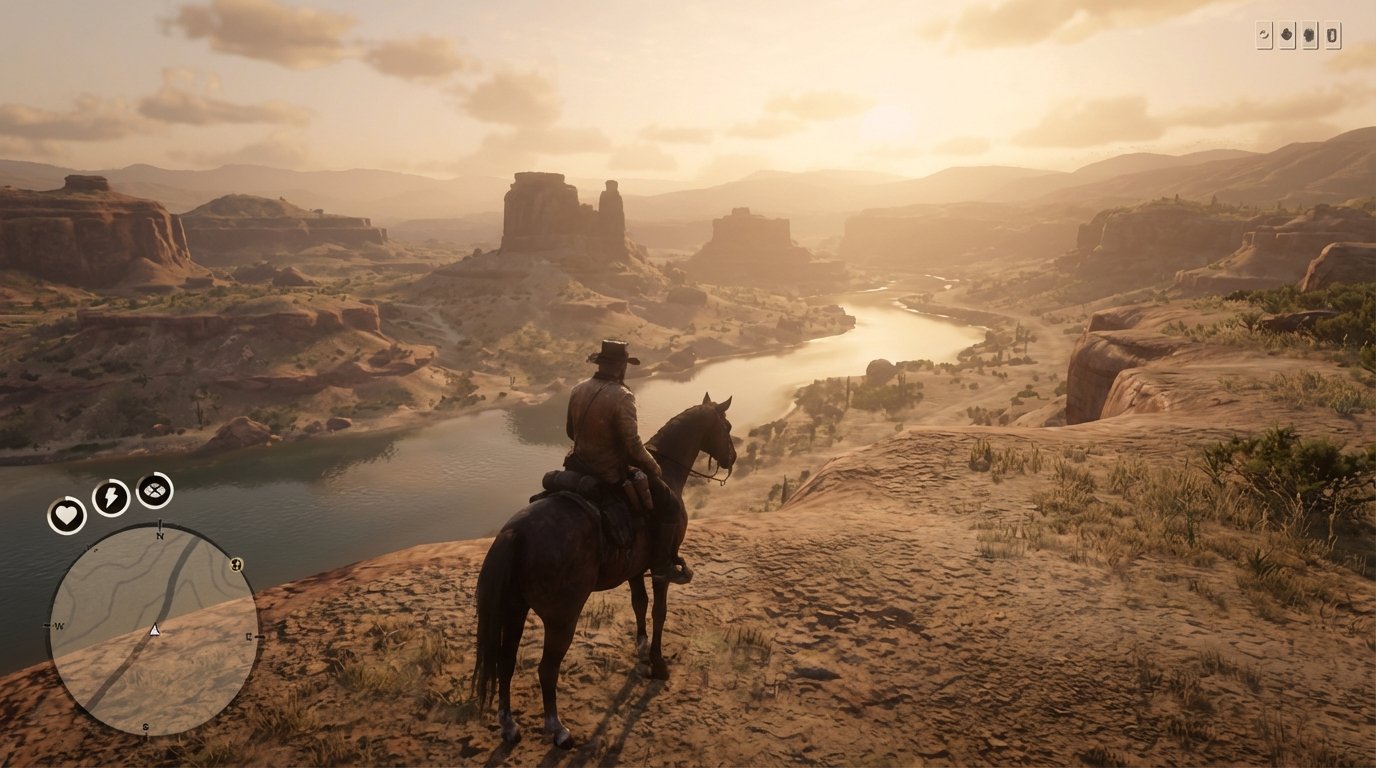Select the leftmost item card top-right
The width and height of the screenshot is (1376, 768).
pyautogui.click(x=1264, y=33)
